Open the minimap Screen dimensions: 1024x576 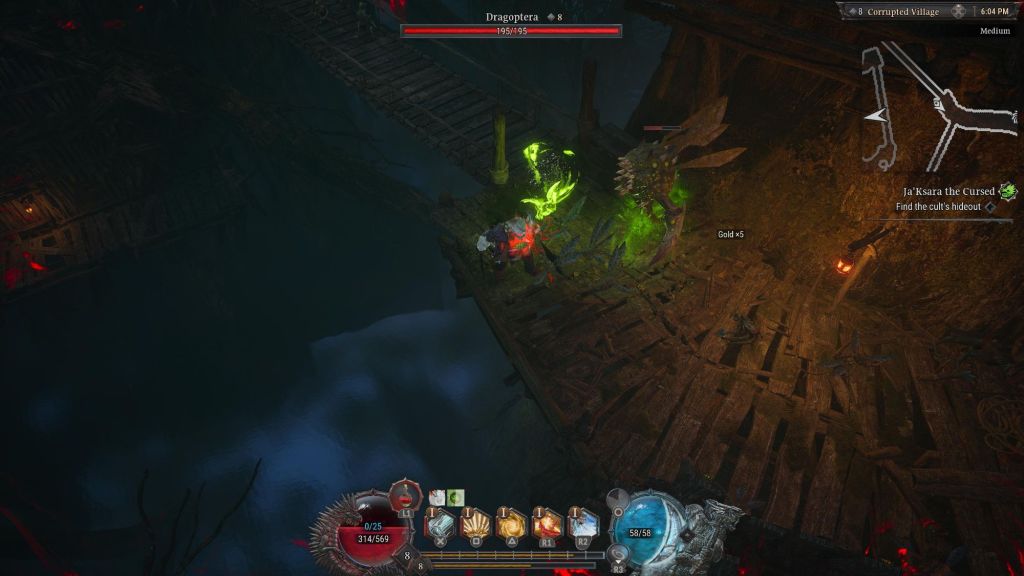pos(926,104)
